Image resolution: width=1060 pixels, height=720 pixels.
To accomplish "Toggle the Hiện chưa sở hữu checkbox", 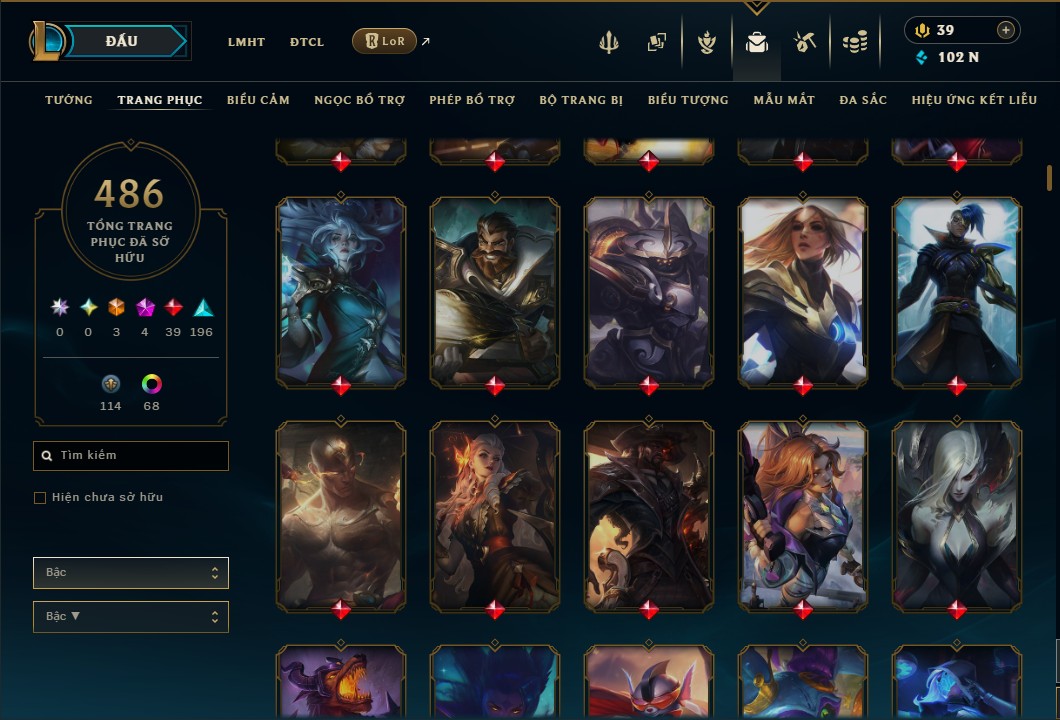I will coord(40,498).
